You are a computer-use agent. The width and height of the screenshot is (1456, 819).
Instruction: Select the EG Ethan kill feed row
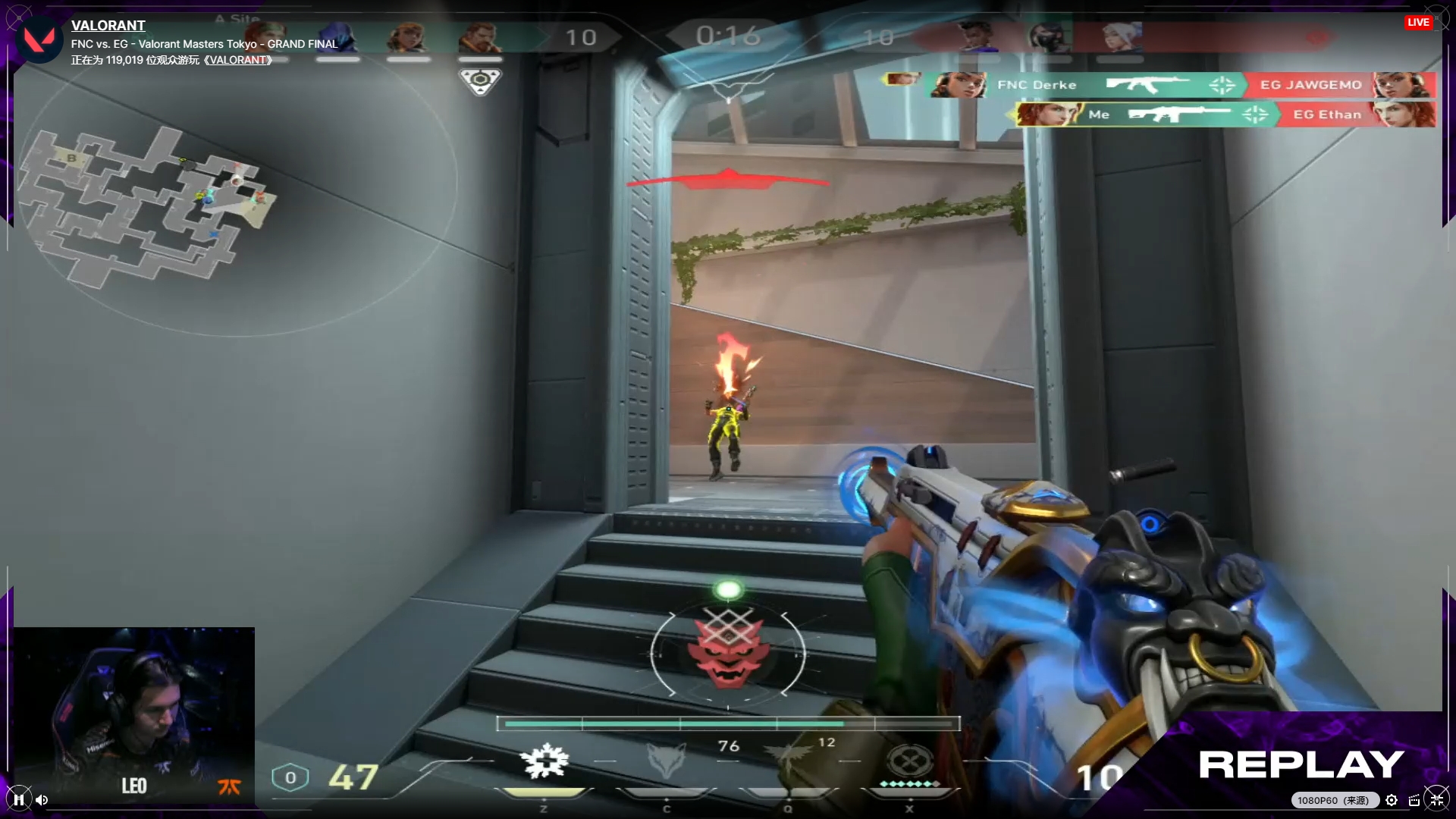click(1327, 115)
